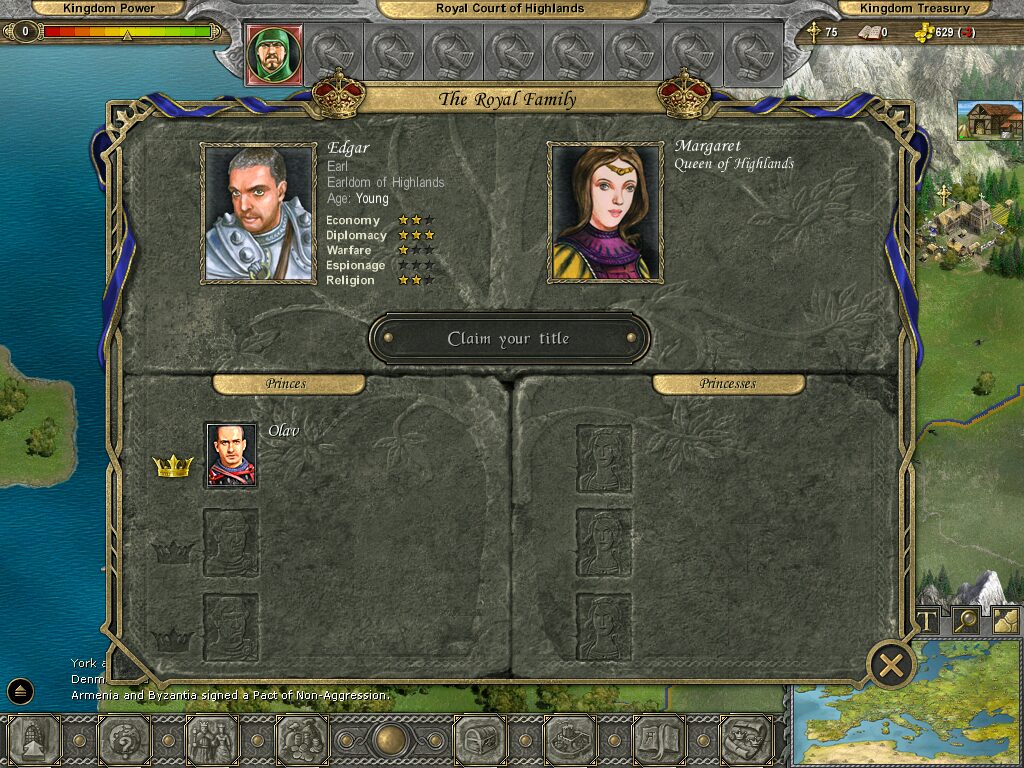Click the Europe minimap
This screenshot has height=768, width=1024.
point(905,700)
